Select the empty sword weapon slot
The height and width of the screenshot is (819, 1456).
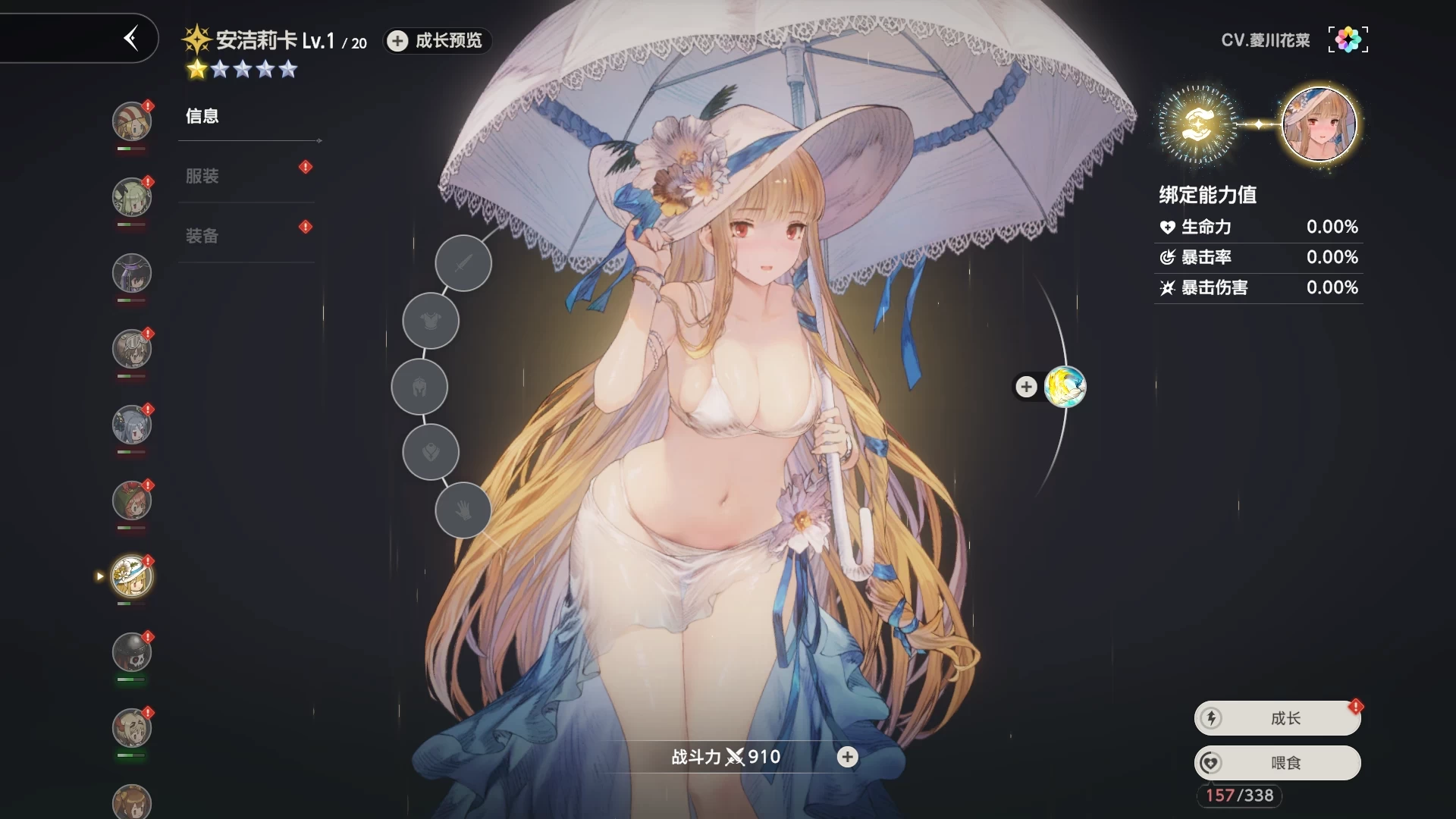pyautogui.click(x=463, y=263)
